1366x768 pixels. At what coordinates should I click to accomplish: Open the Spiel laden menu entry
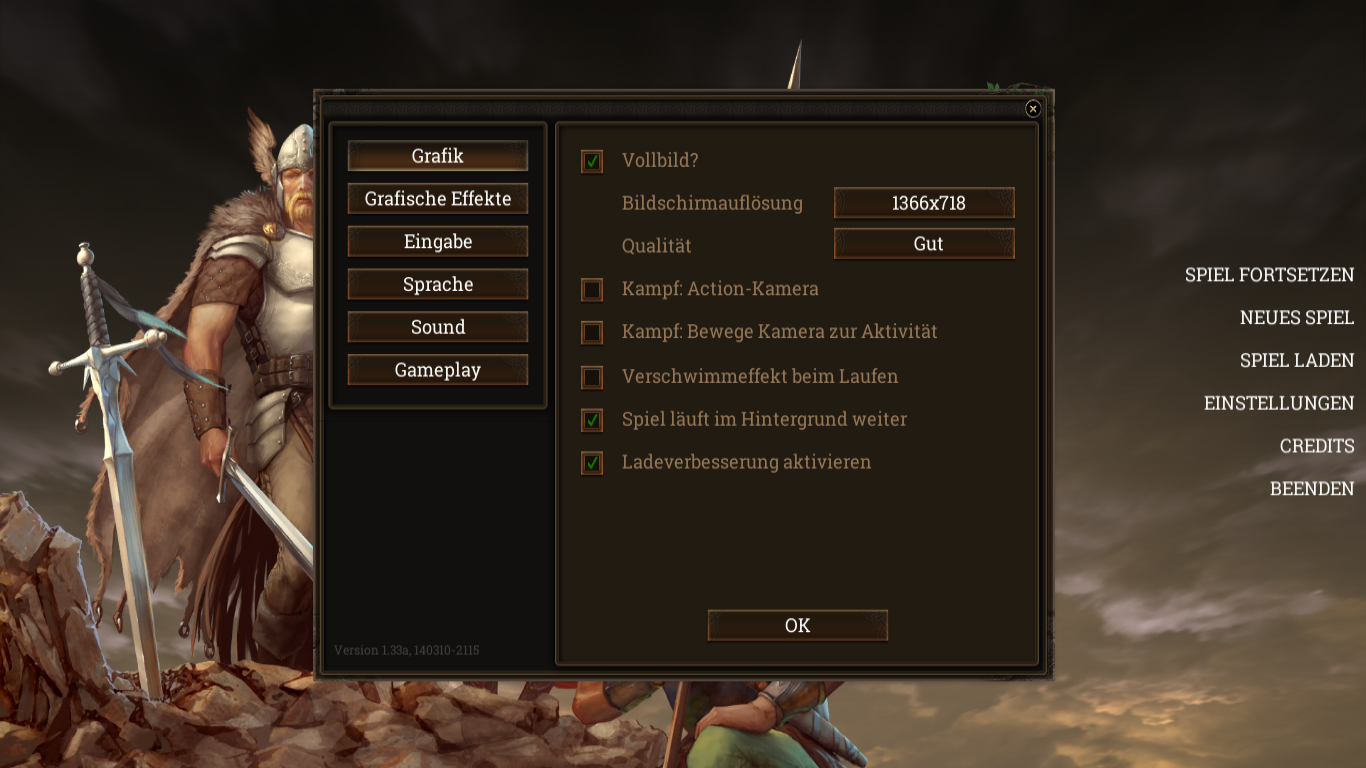1296,361
